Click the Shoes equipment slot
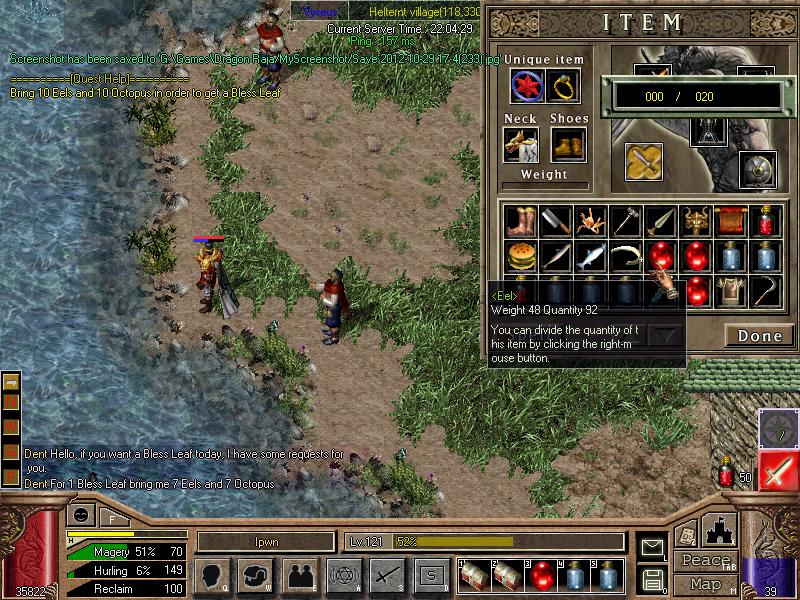This screenshot has width=800, height=600. pyautogui.click(x=568, y=145)
